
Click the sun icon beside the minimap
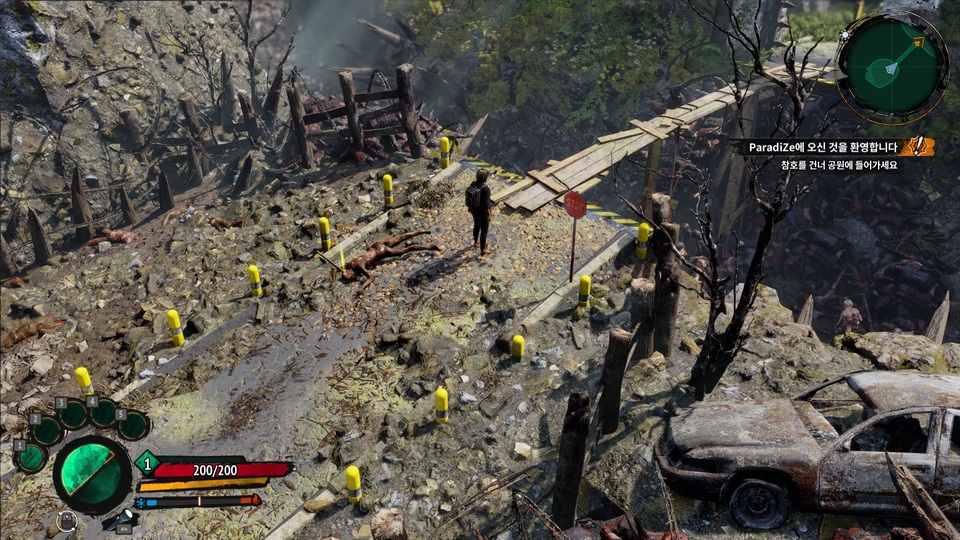[x=846, y=34]
